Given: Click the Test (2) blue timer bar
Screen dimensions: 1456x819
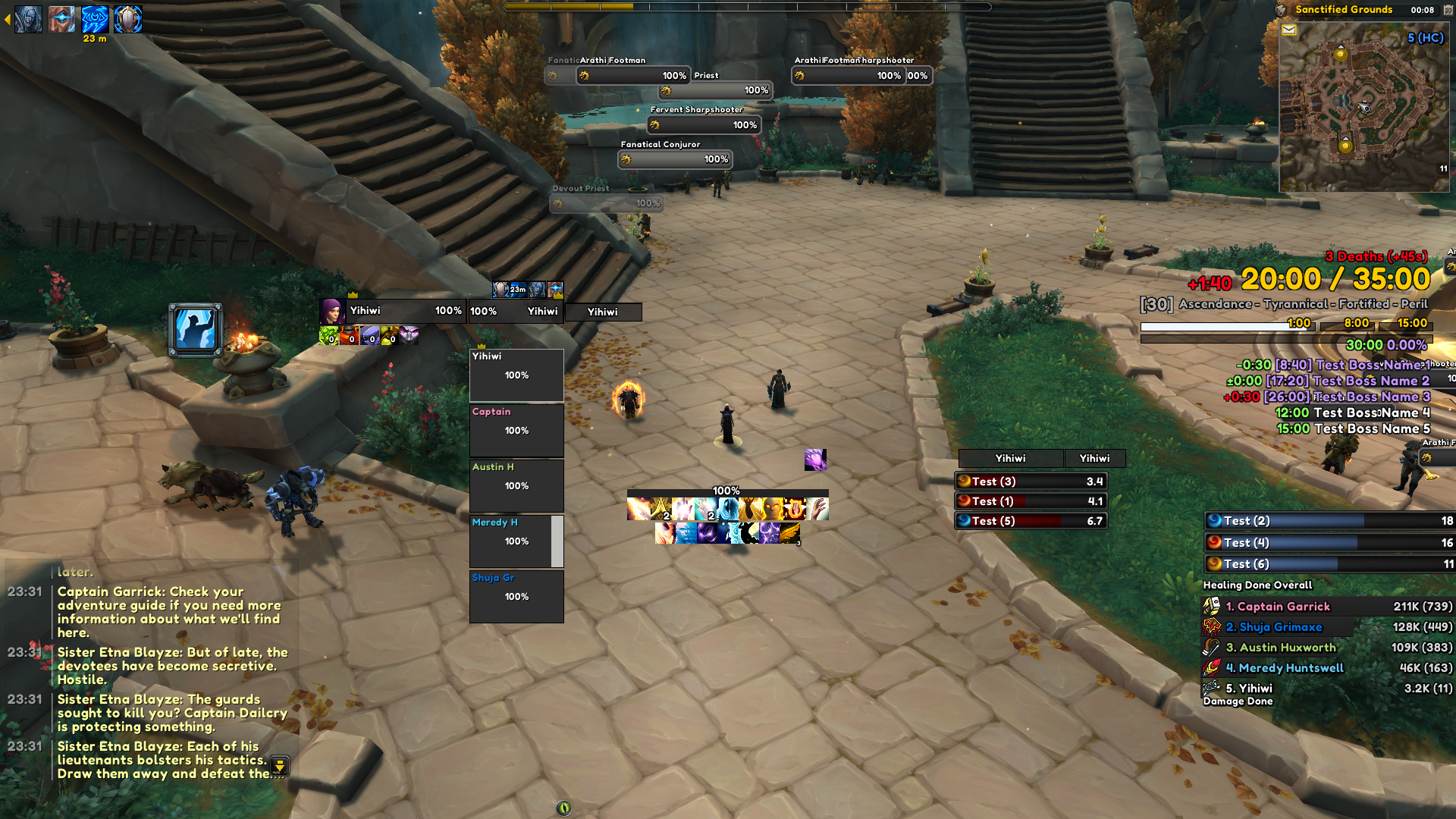Looking at the screenshot, I should tap(1329, 521).
